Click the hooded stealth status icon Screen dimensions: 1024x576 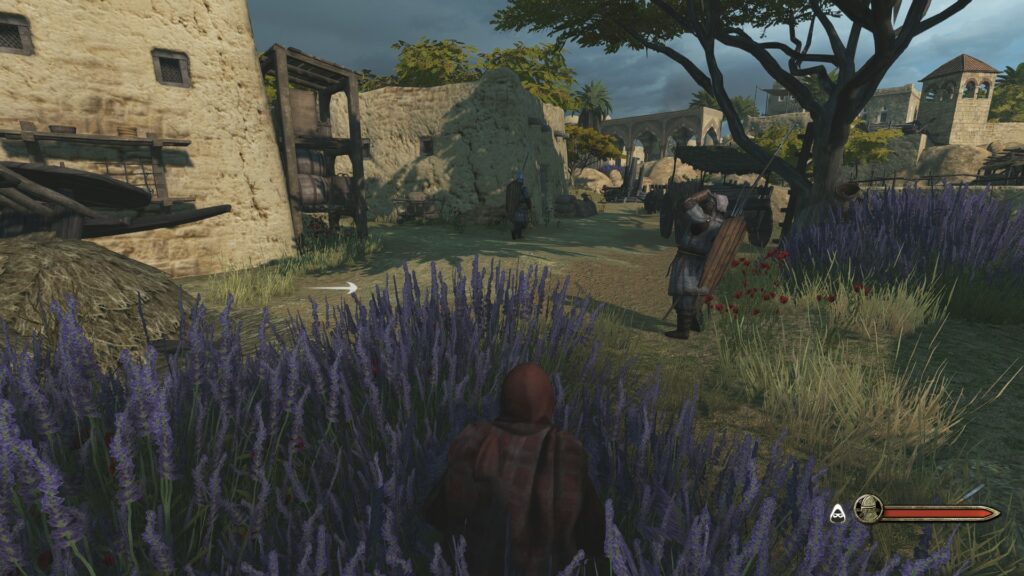[838, 512]
